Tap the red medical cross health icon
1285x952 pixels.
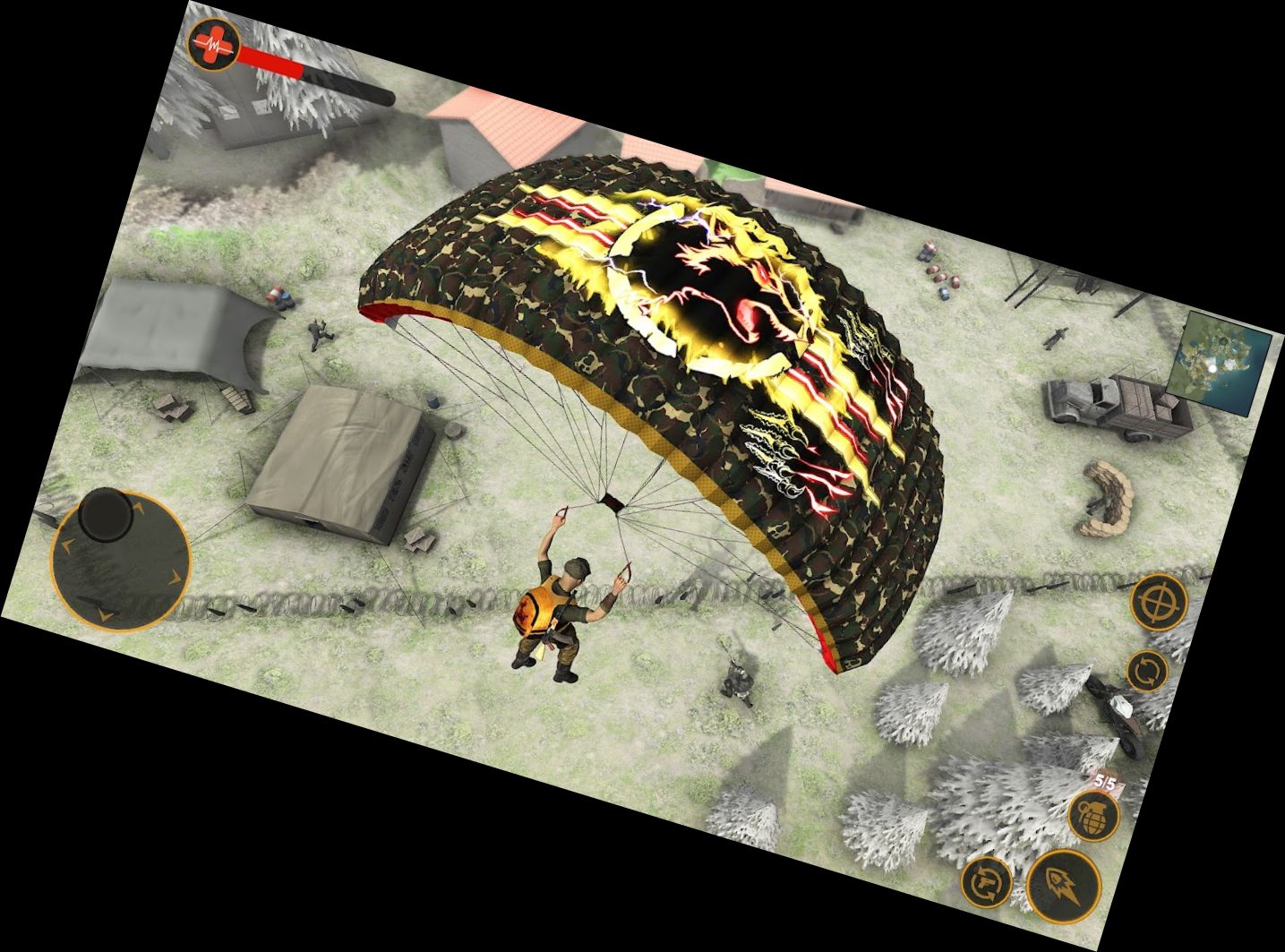pos(212,43)
